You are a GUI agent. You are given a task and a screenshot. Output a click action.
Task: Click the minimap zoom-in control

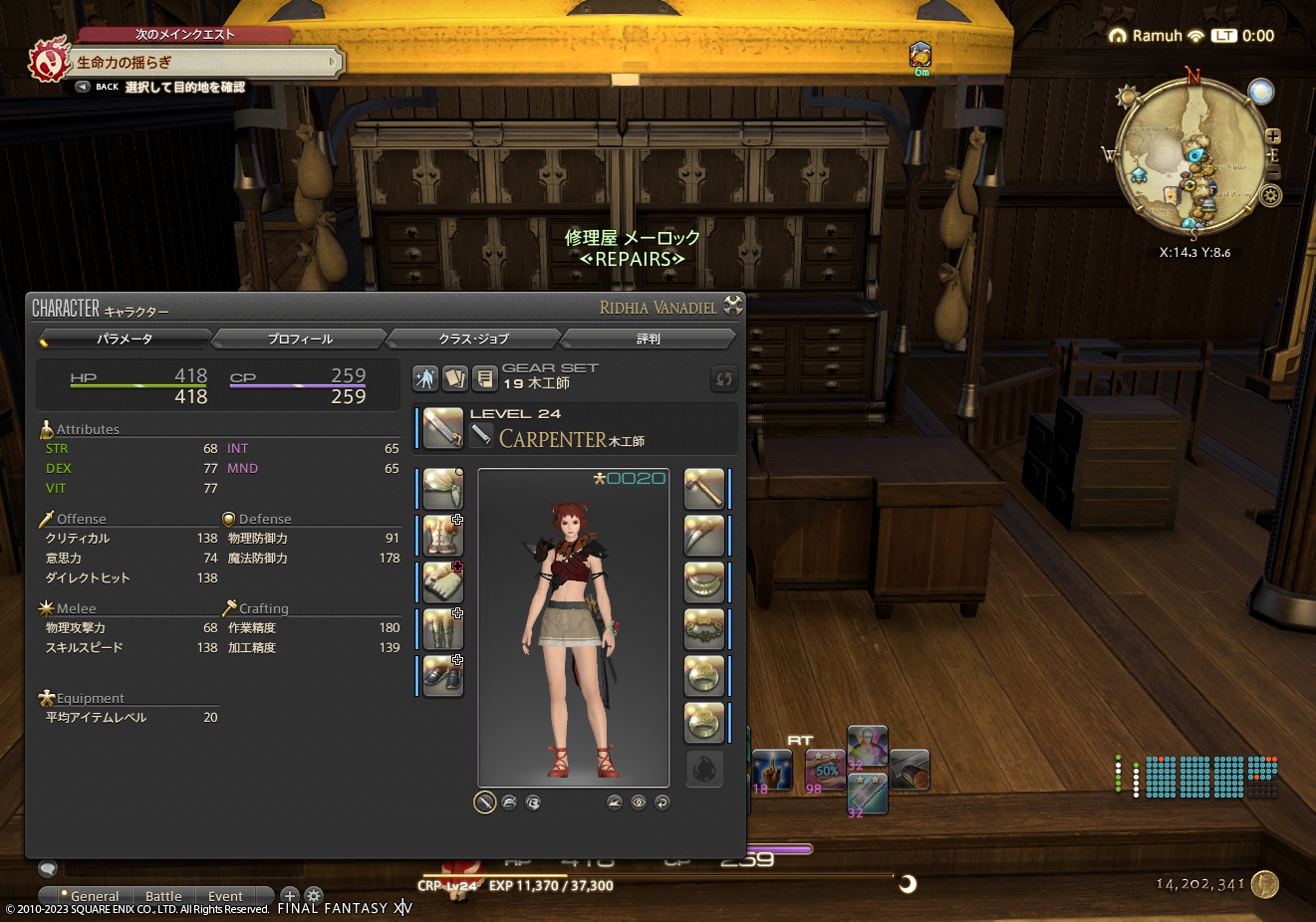pyautogui.click(x=1272, y=136)
